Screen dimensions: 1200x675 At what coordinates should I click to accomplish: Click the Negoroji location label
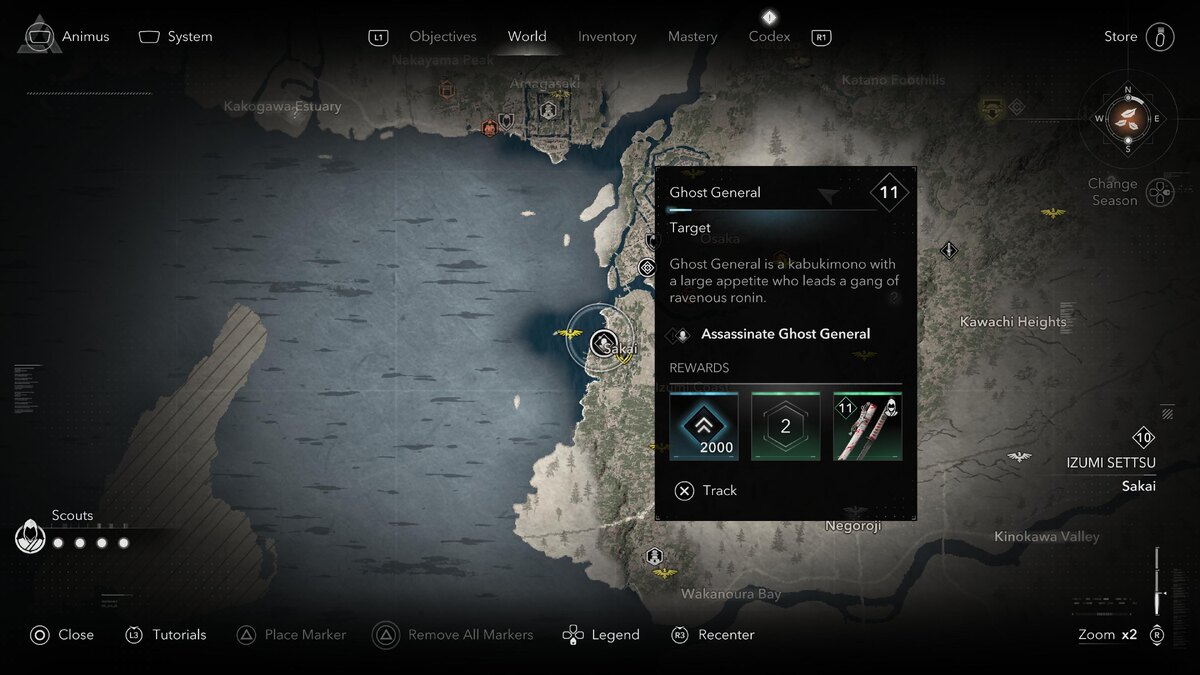853,526
